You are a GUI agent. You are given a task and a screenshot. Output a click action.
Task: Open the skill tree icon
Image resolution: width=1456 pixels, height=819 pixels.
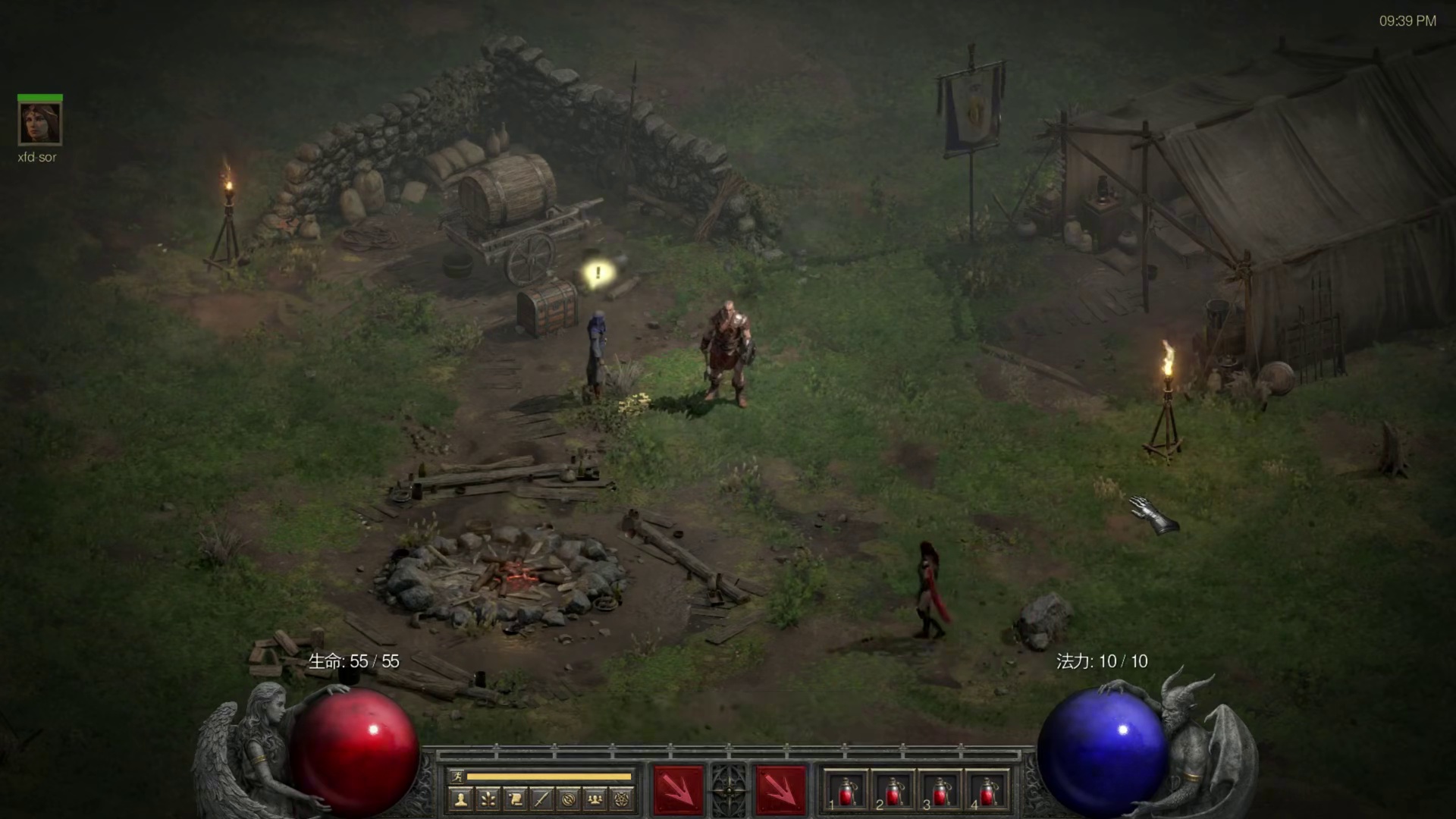pos(488,799)
